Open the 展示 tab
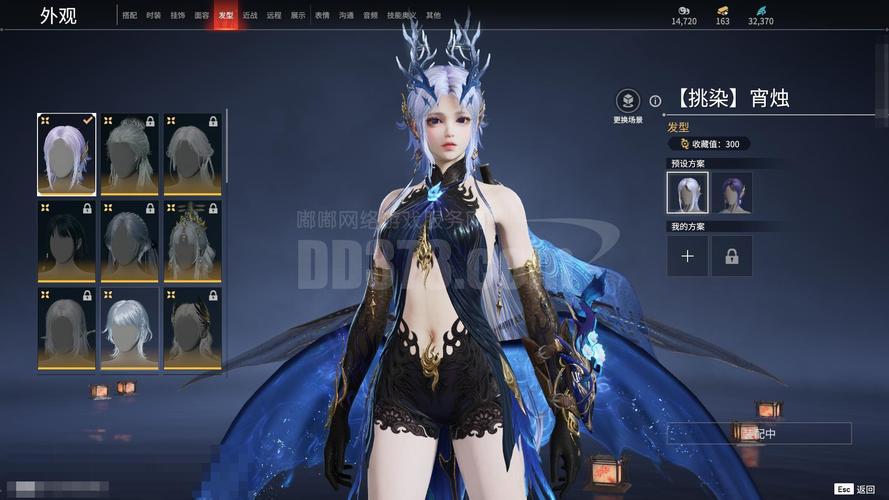Screen dimensions: 889x500 click(298, 16)
